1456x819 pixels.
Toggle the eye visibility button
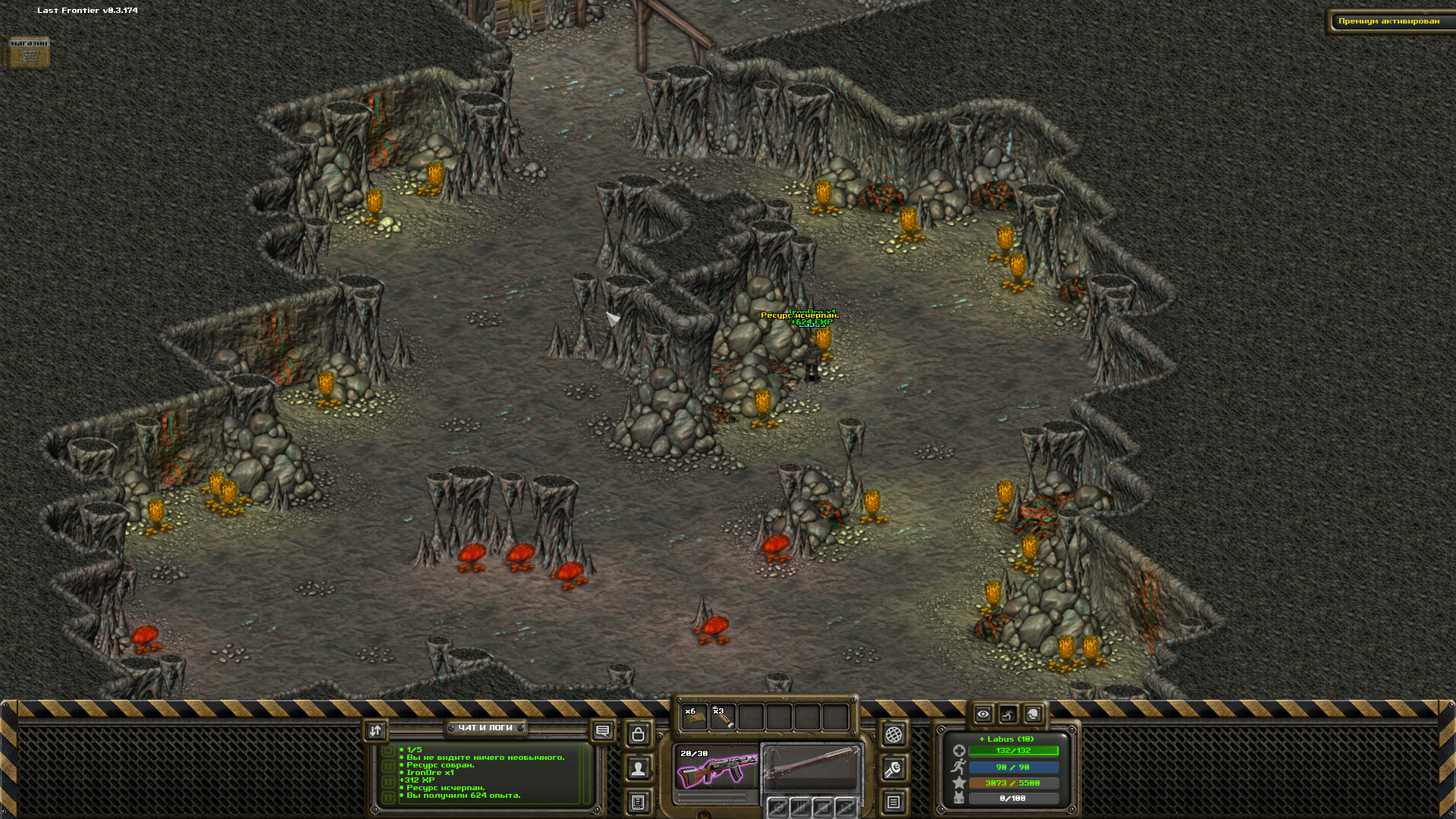point(983,714)
